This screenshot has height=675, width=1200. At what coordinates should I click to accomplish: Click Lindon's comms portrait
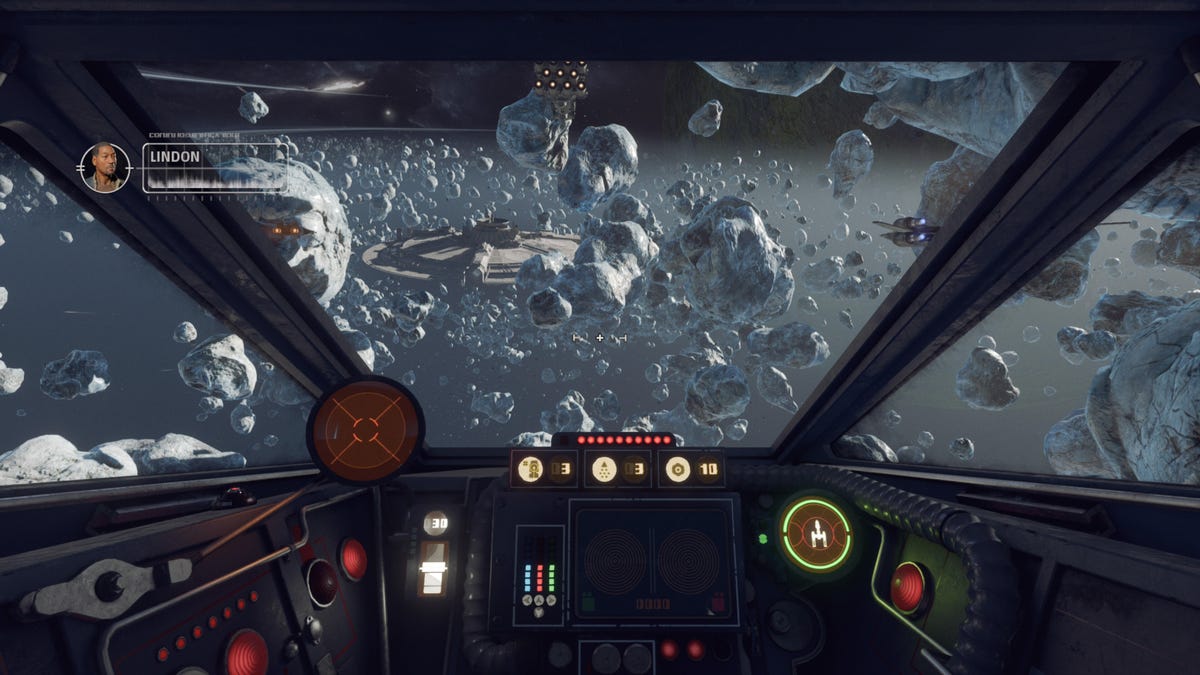105,167
